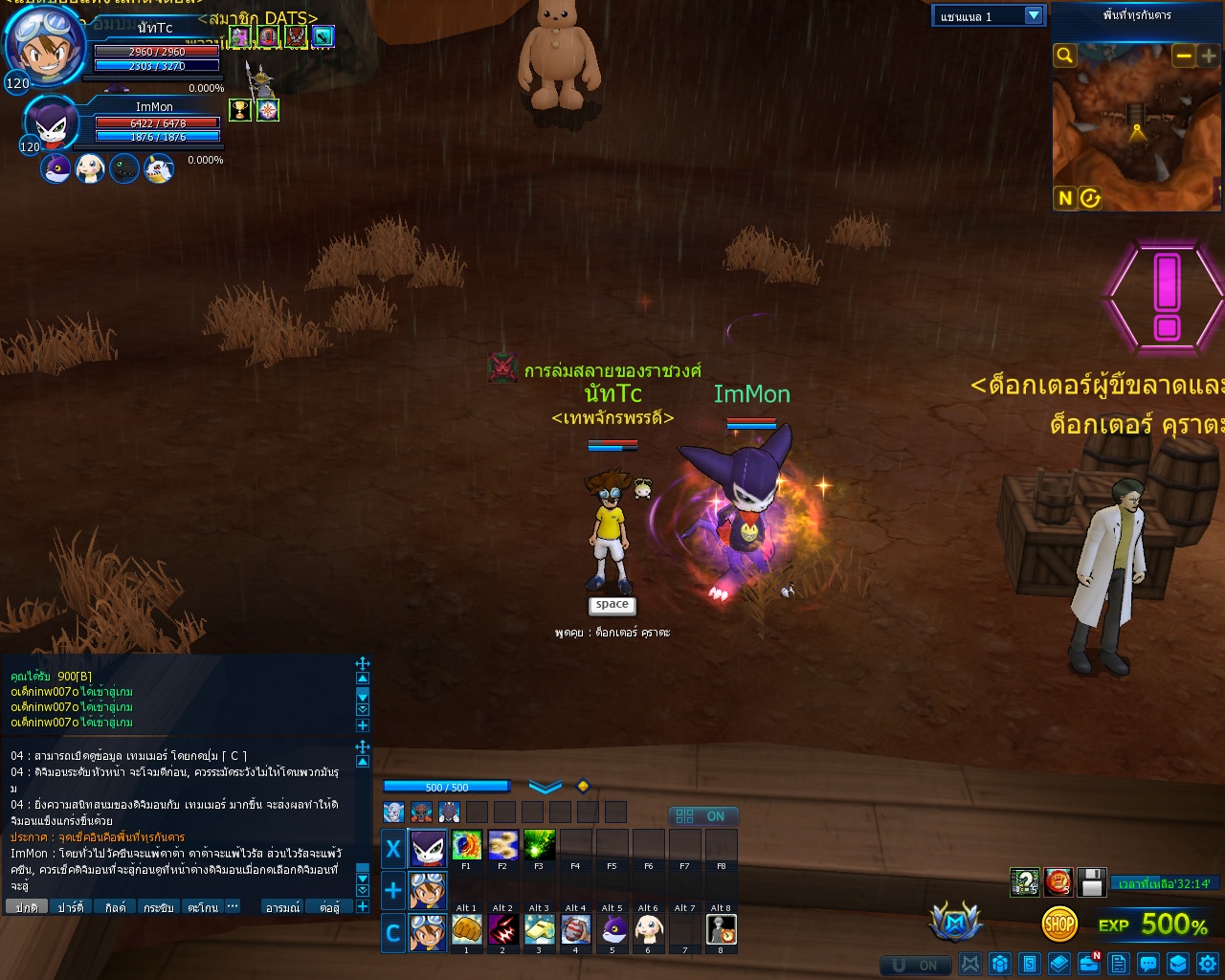Open the อารมณ์ (emotes) chat button
The width and height of the screenshot is (1225, 980).
tap(283, 907)
